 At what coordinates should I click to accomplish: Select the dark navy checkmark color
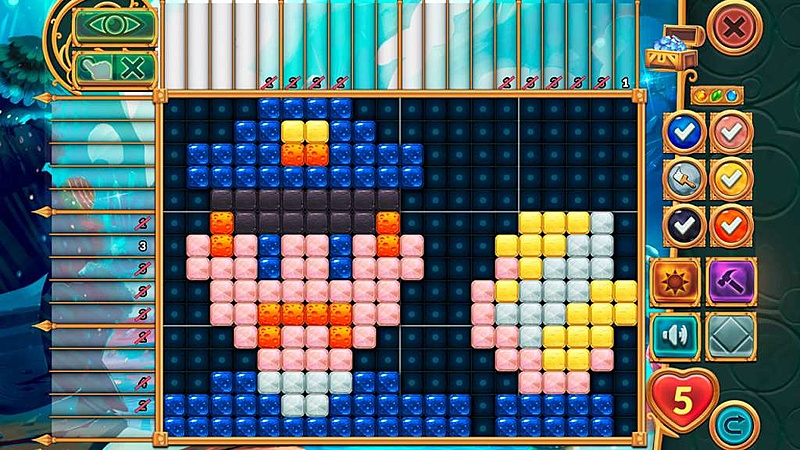[x=684, y=223]
